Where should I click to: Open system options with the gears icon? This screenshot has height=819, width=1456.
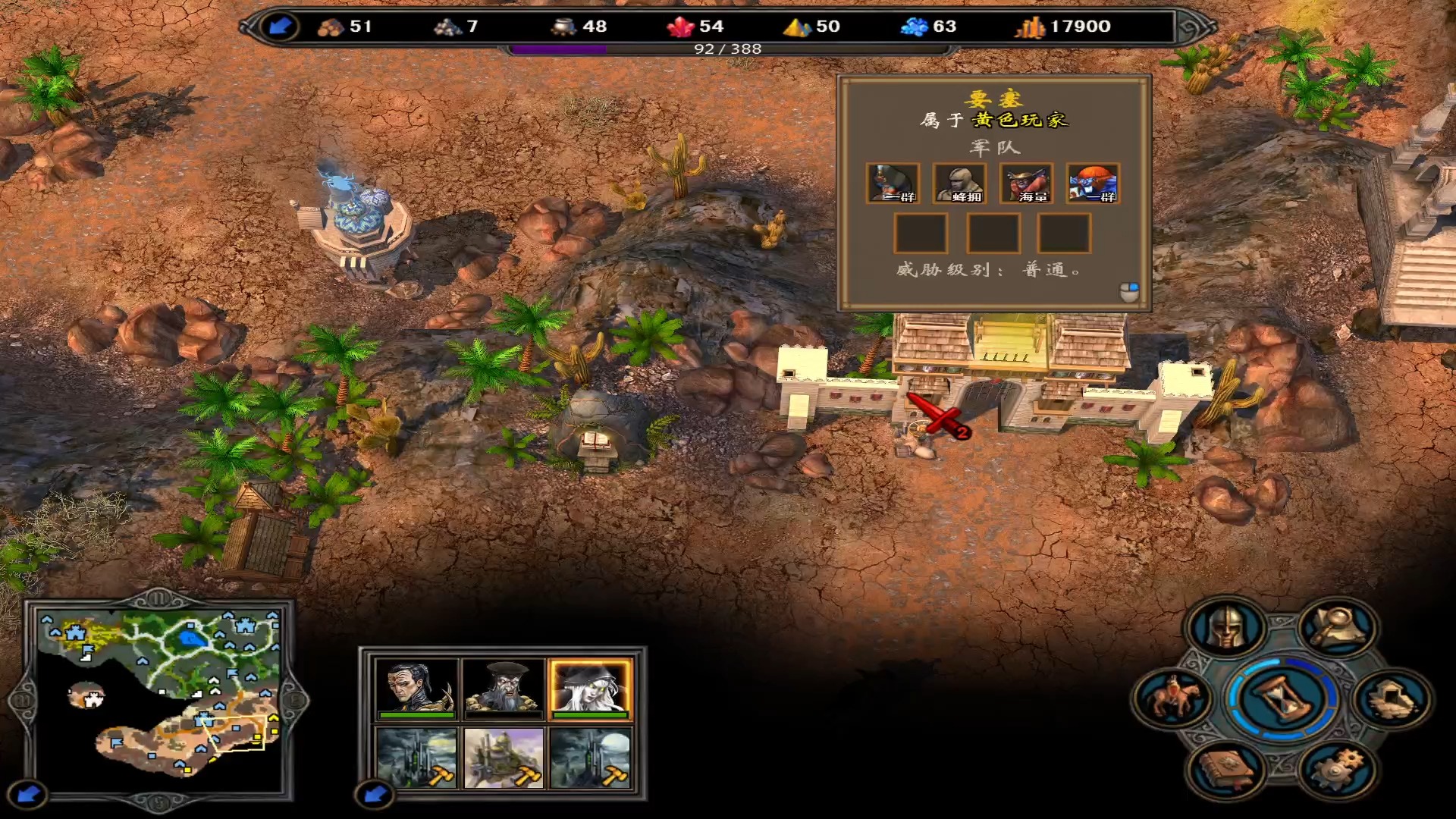tap(1337, 768)
